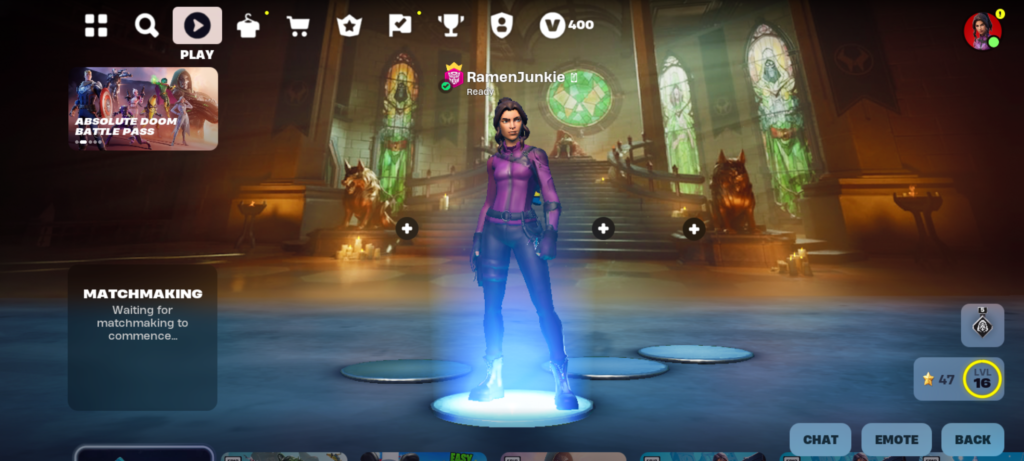
Task: Open the Chat button
Action: [x=820, y=439]
